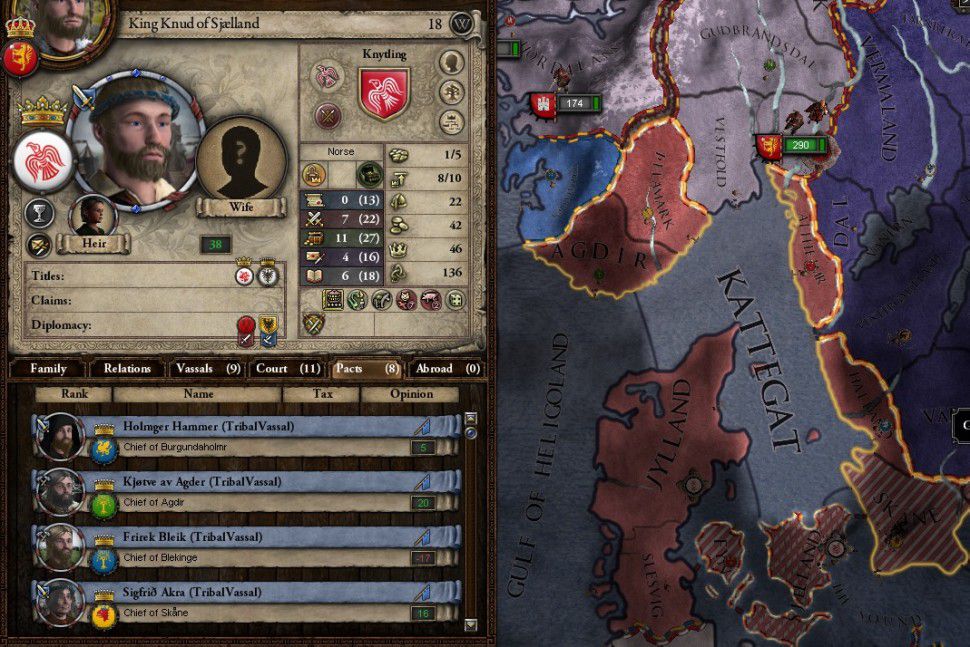Select the Pacts tab

tap(366, 368)
